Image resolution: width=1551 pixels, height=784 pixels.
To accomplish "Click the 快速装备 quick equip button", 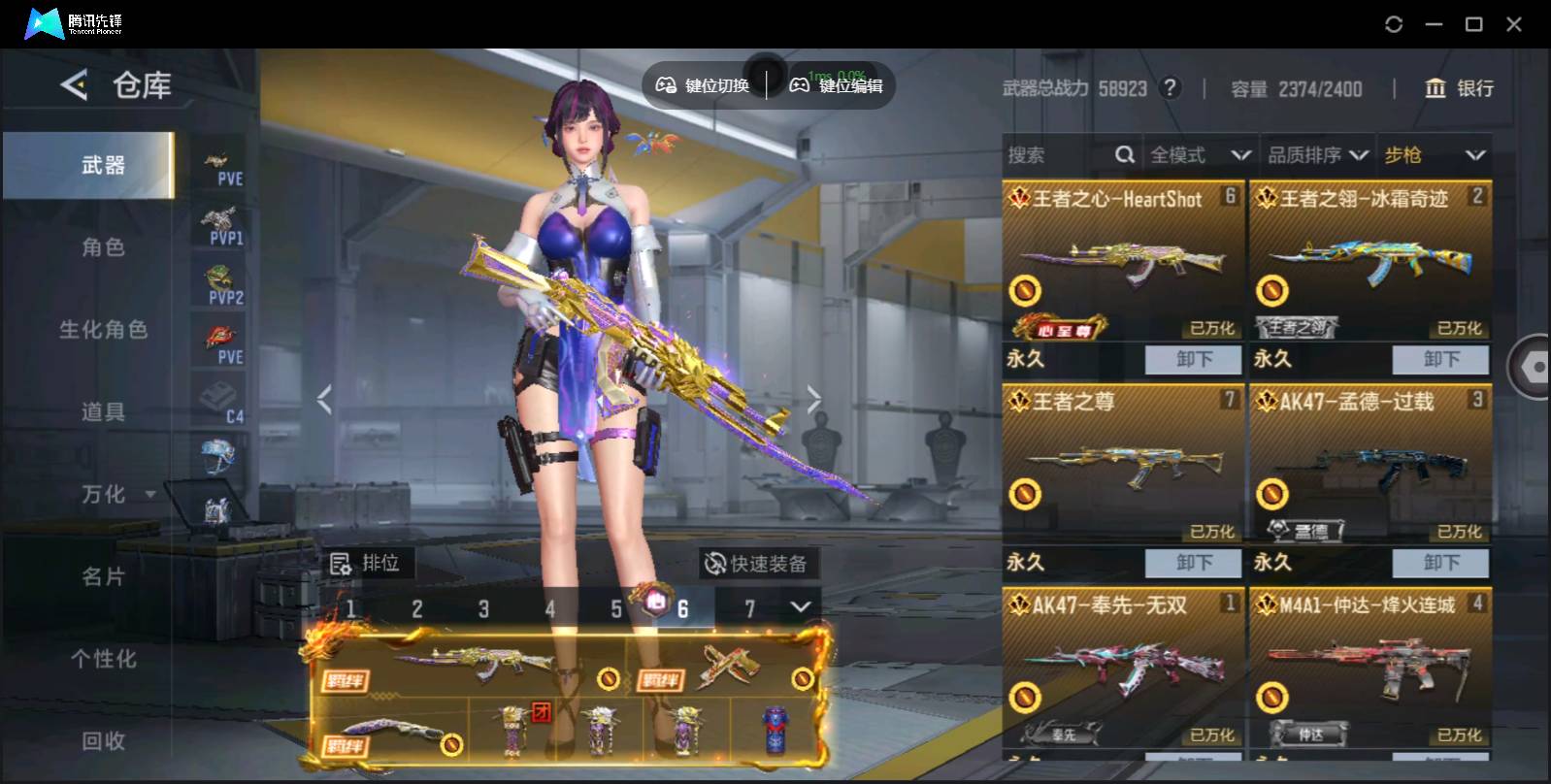I will (756, 564).
